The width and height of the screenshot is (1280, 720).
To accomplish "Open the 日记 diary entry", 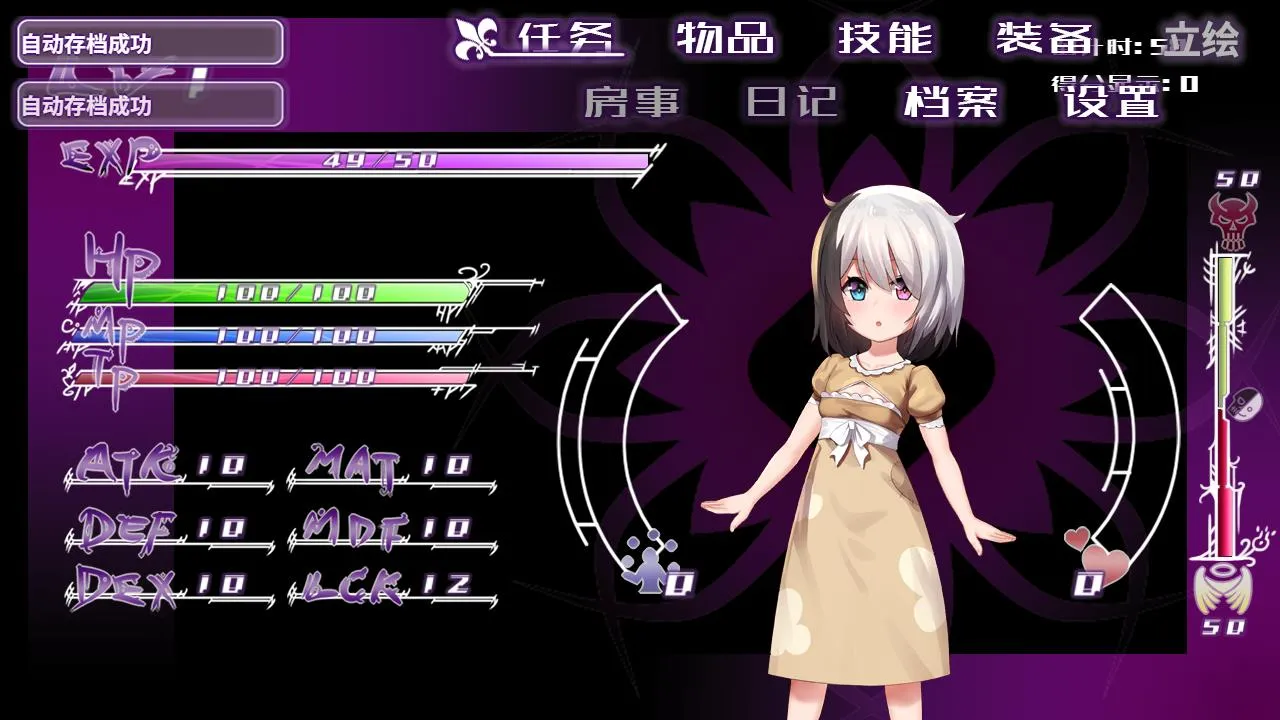I will point(791,101).
